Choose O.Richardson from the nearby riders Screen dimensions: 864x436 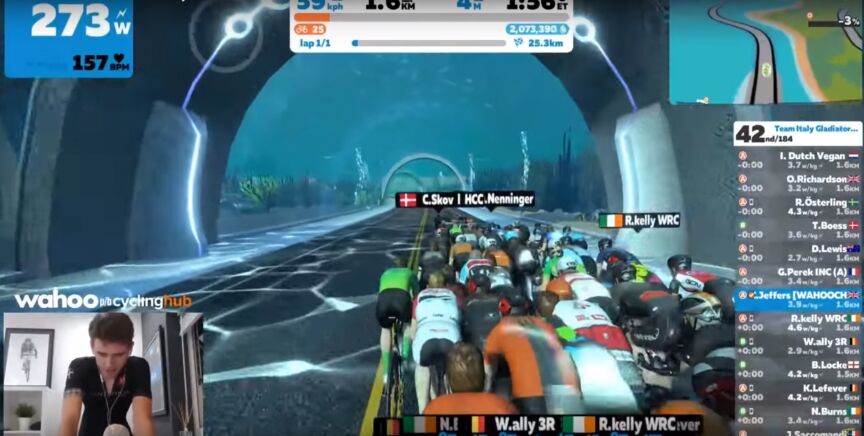798,183
